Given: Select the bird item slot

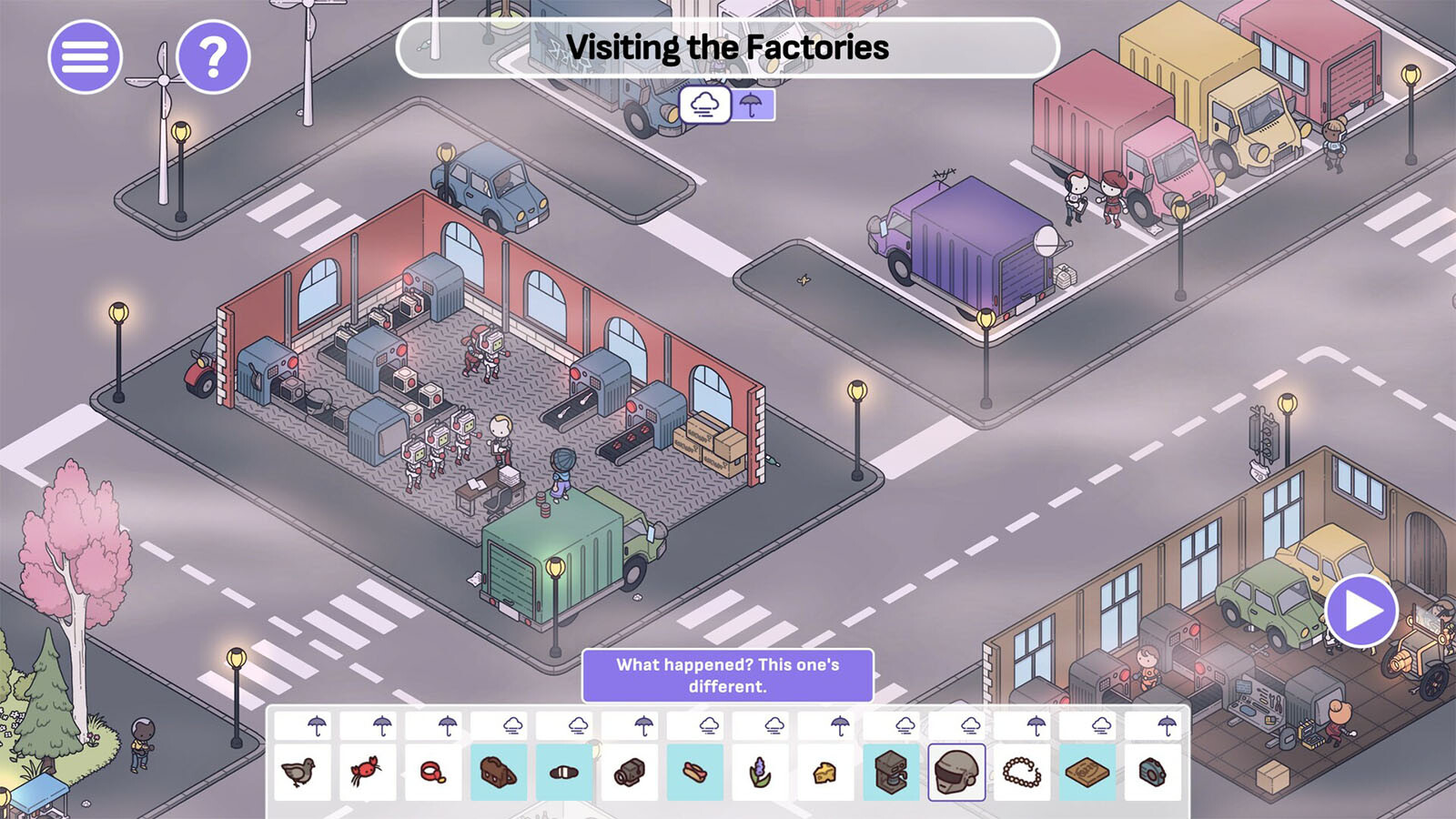Looking at the screenshot, I should [301, 773].
